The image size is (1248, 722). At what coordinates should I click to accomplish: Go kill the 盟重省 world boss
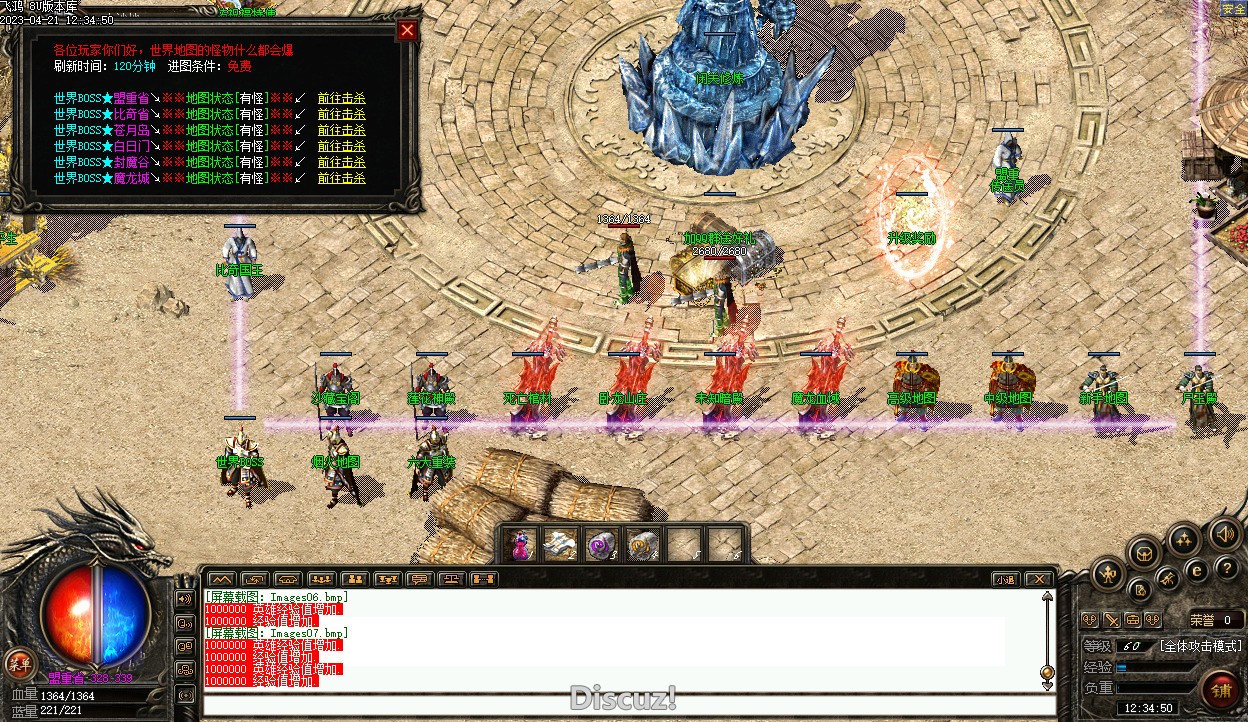(341, 98)
